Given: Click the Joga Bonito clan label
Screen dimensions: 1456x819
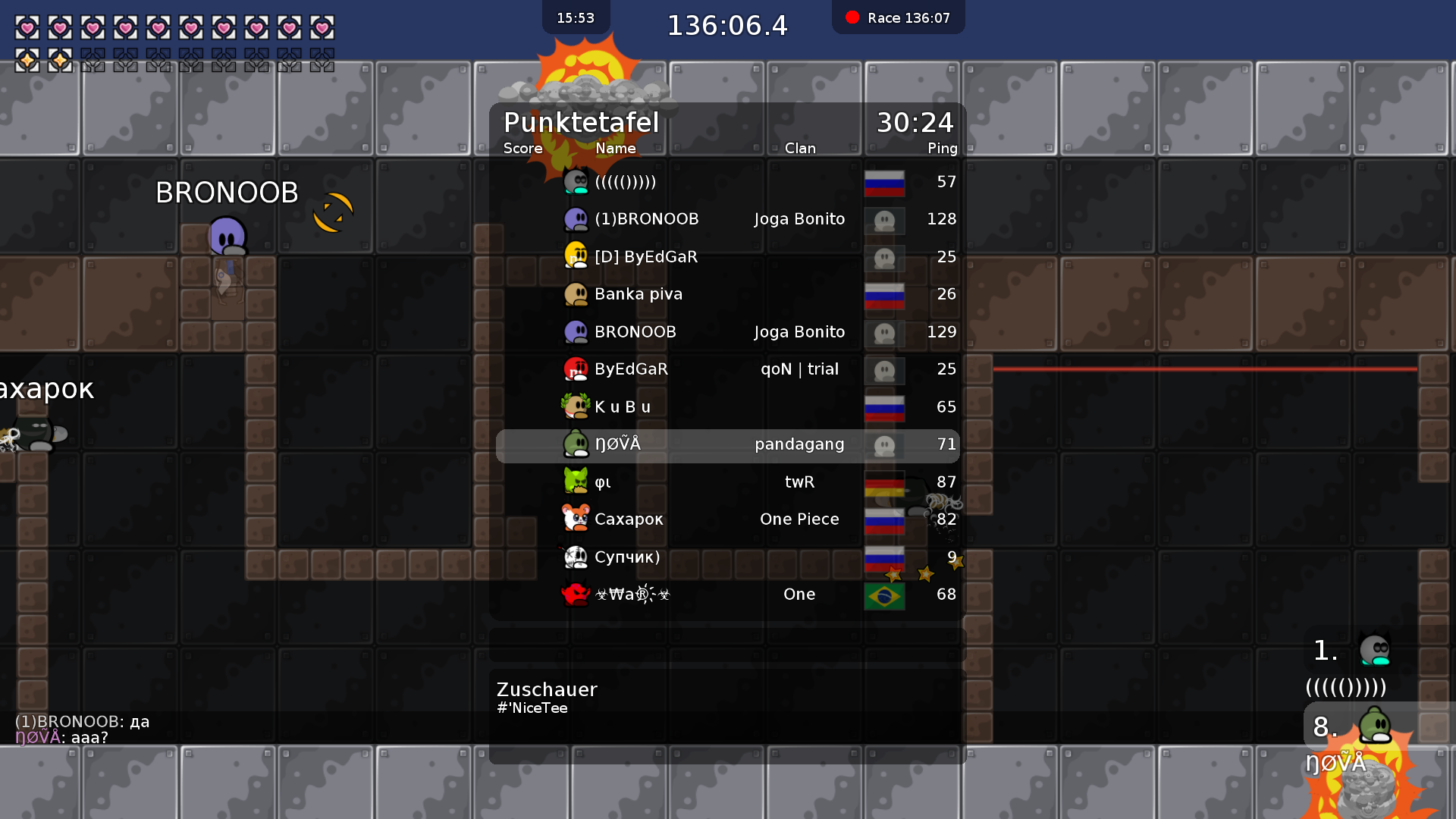Looking at the screenshot, I should pyautogui.click(x=799, y=219).
